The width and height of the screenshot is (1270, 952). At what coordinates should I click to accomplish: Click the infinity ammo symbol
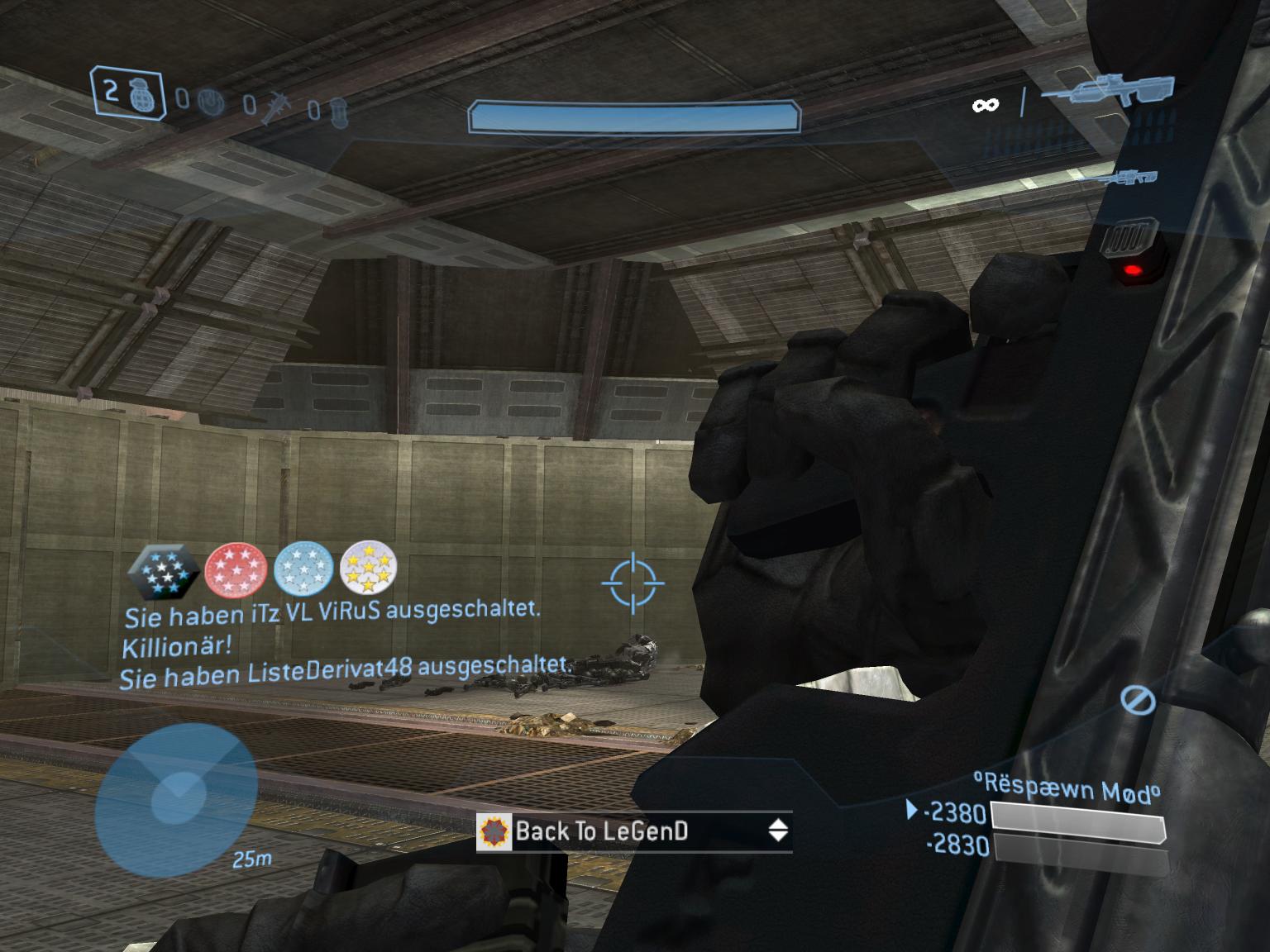(x=984, y=106)
